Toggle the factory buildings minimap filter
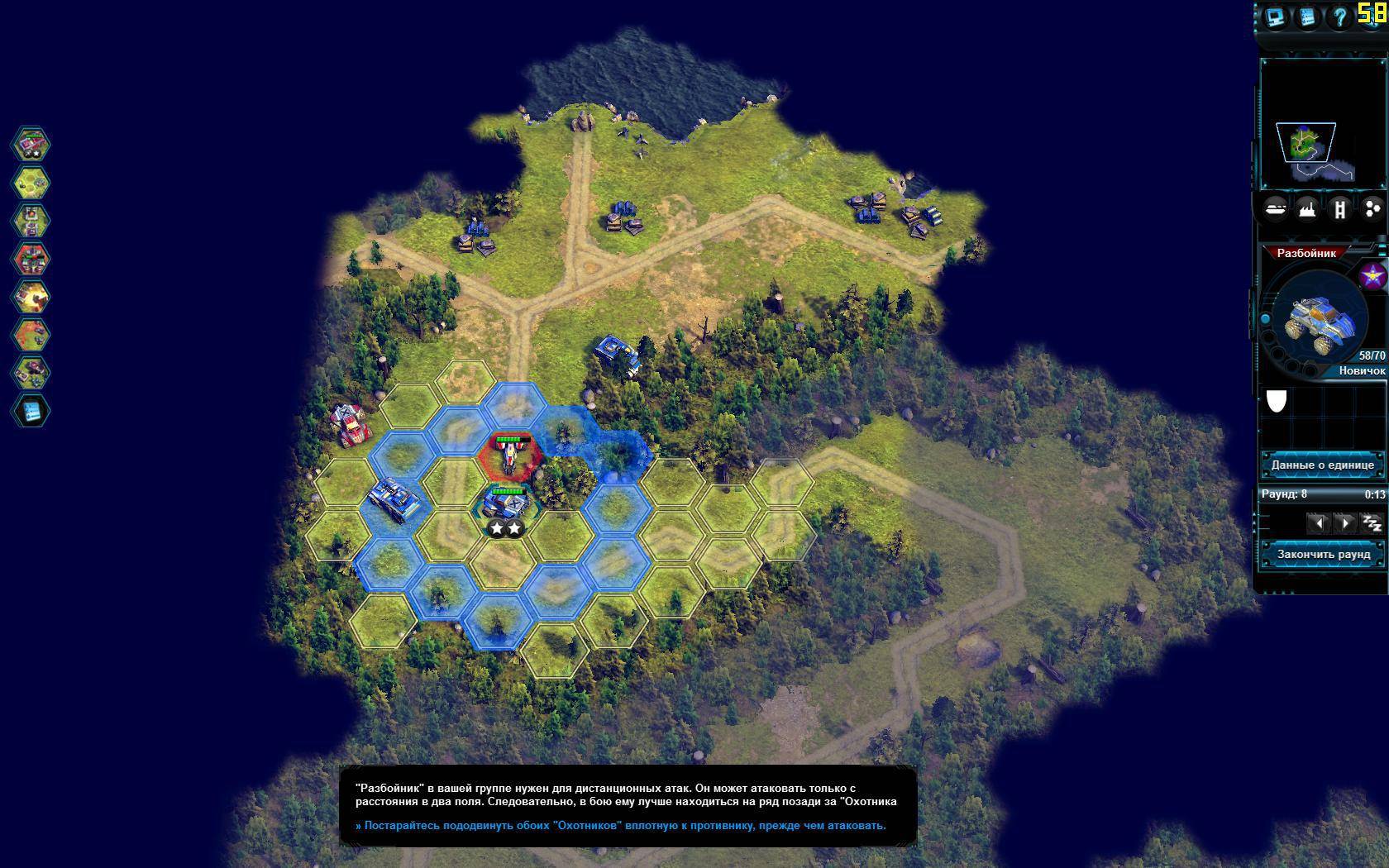The image size is (1389, 868). [x=1307, y=209]
